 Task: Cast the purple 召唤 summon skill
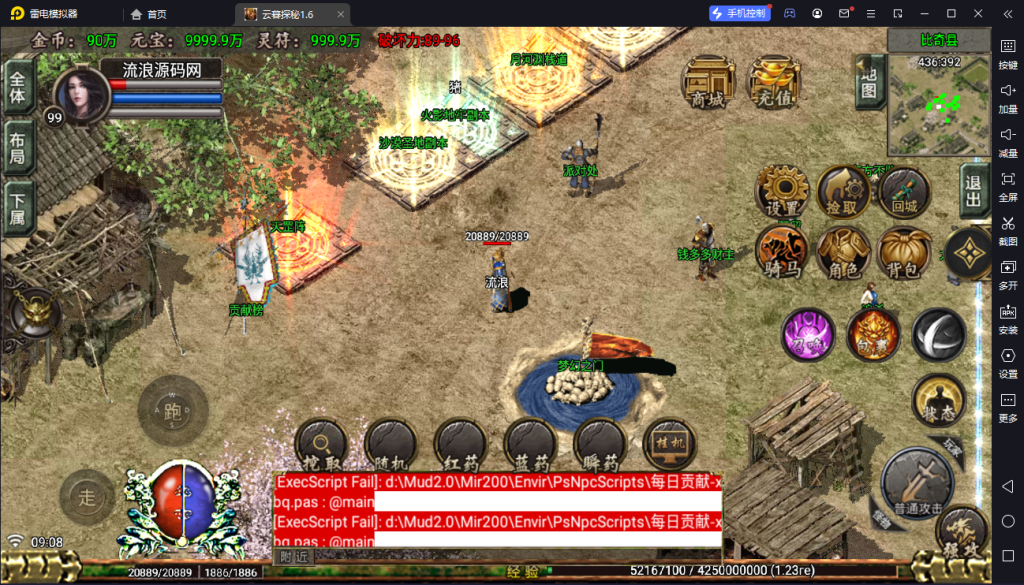[808, 335]
